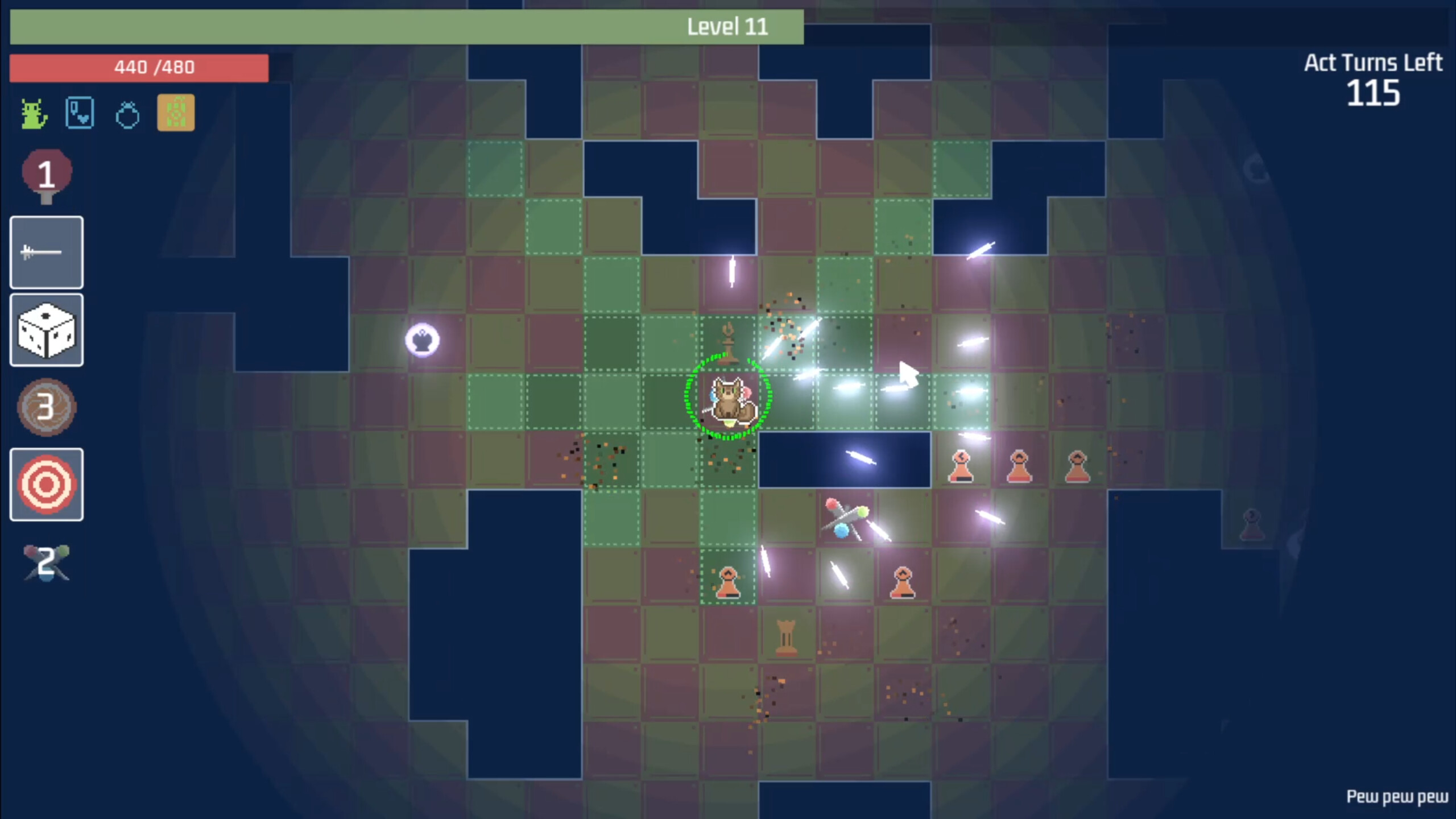
Task: Click the wooden coin item marked 3
Action: pyautogui.click(x=47, y=408)
